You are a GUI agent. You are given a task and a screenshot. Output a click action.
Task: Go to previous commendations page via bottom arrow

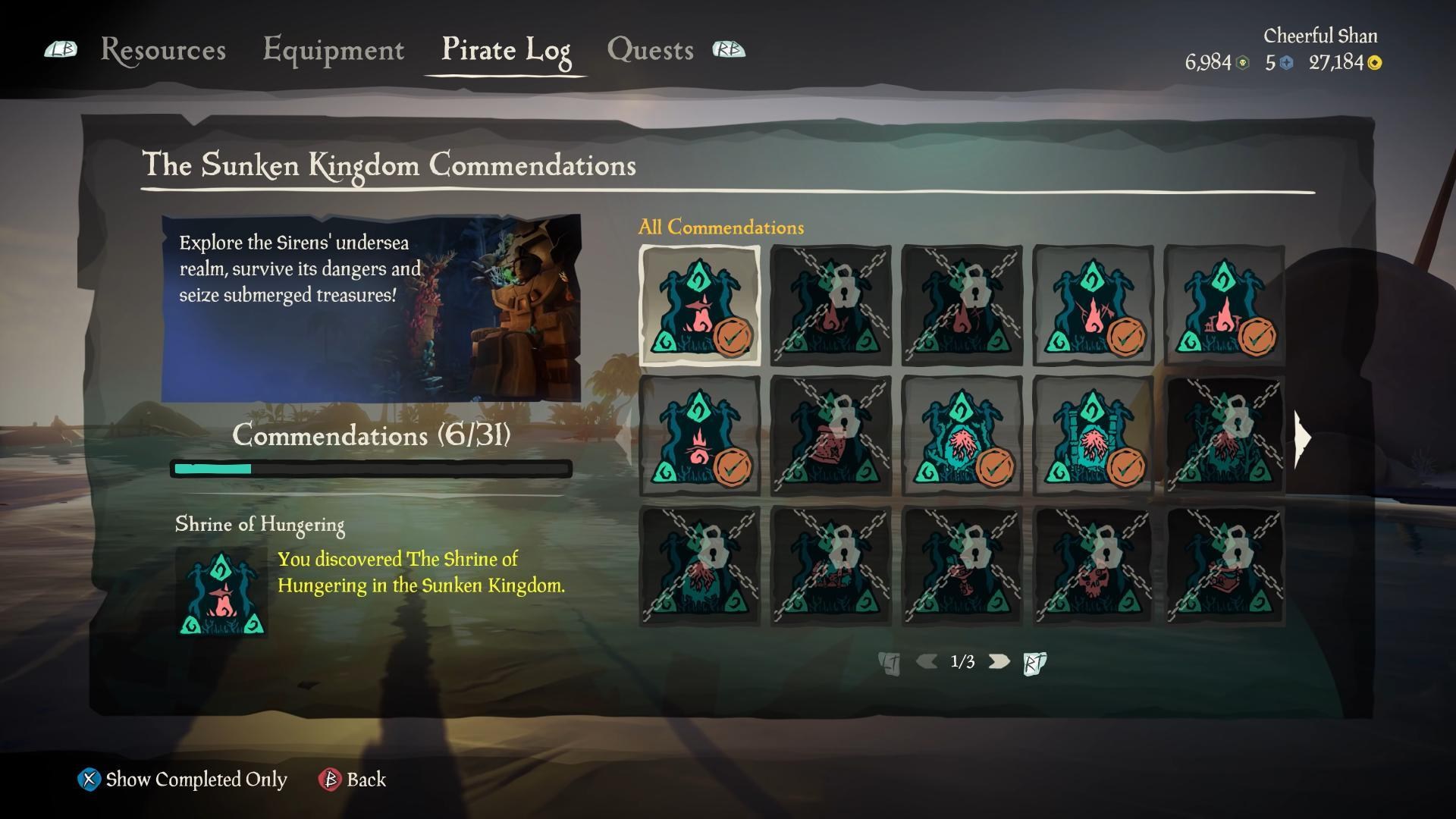pos(926,661)
